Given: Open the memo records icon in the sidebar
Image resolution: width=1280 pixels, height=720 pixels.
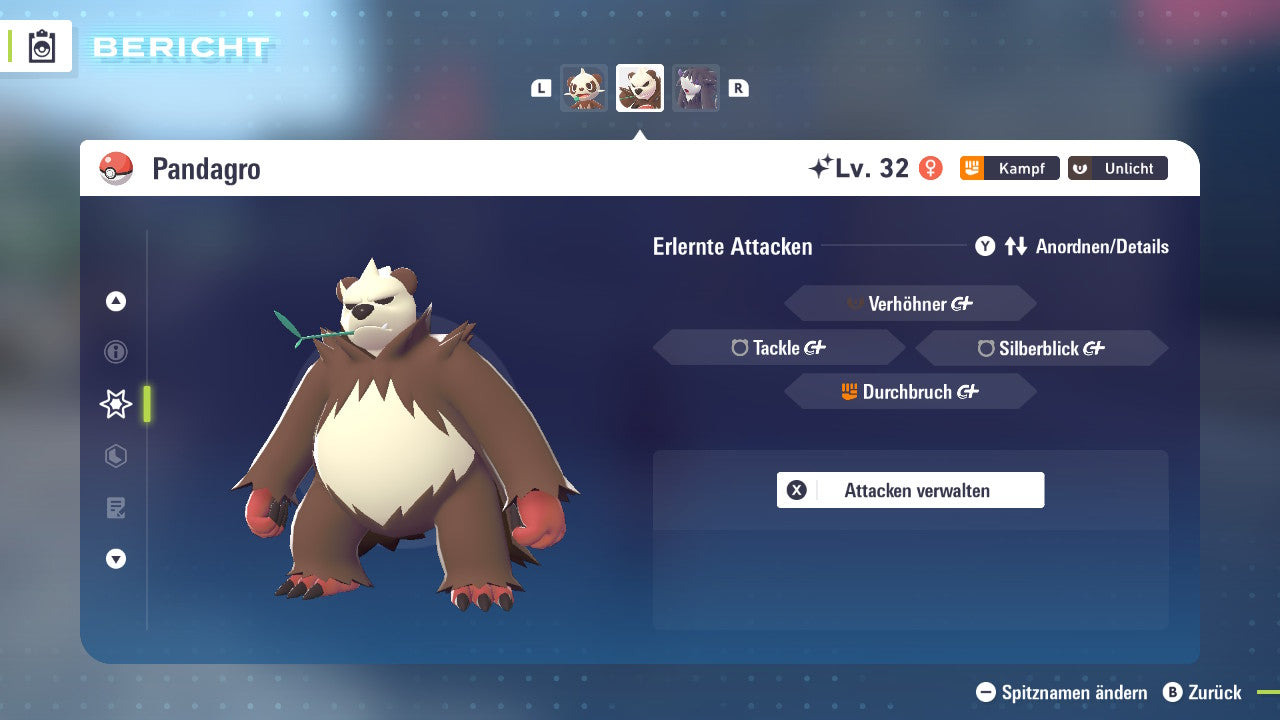Looking at the screenshot, I should coord(115,508).
